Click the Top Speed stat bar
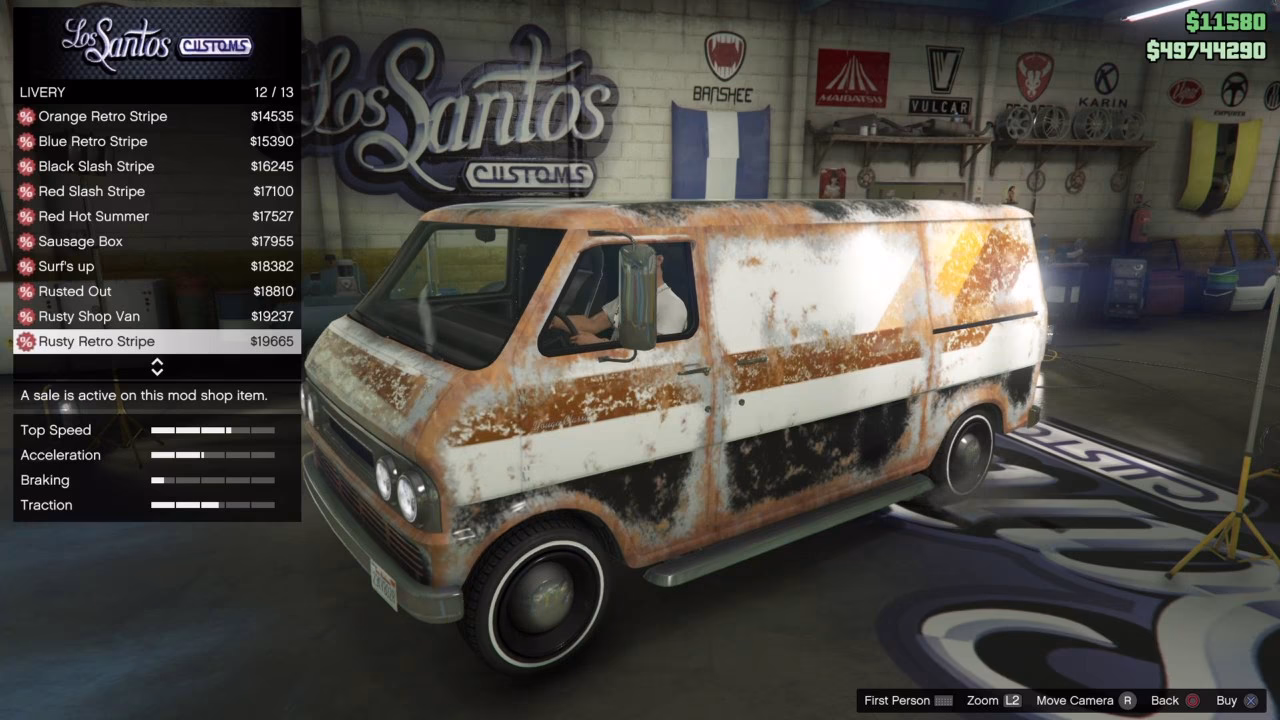The width and height of the screenshot is (1280, 720). click(215, 430)
